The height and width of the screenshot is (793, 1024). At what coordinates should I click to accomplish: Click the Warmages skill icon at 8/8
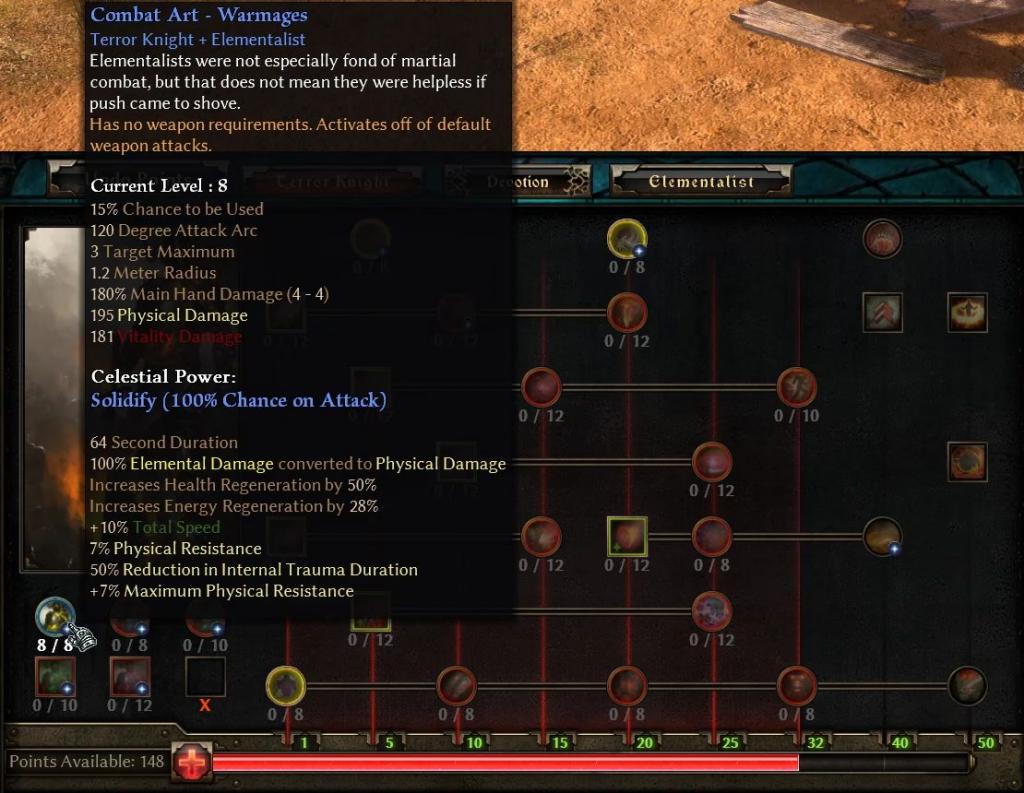click(x=55, y=617)
